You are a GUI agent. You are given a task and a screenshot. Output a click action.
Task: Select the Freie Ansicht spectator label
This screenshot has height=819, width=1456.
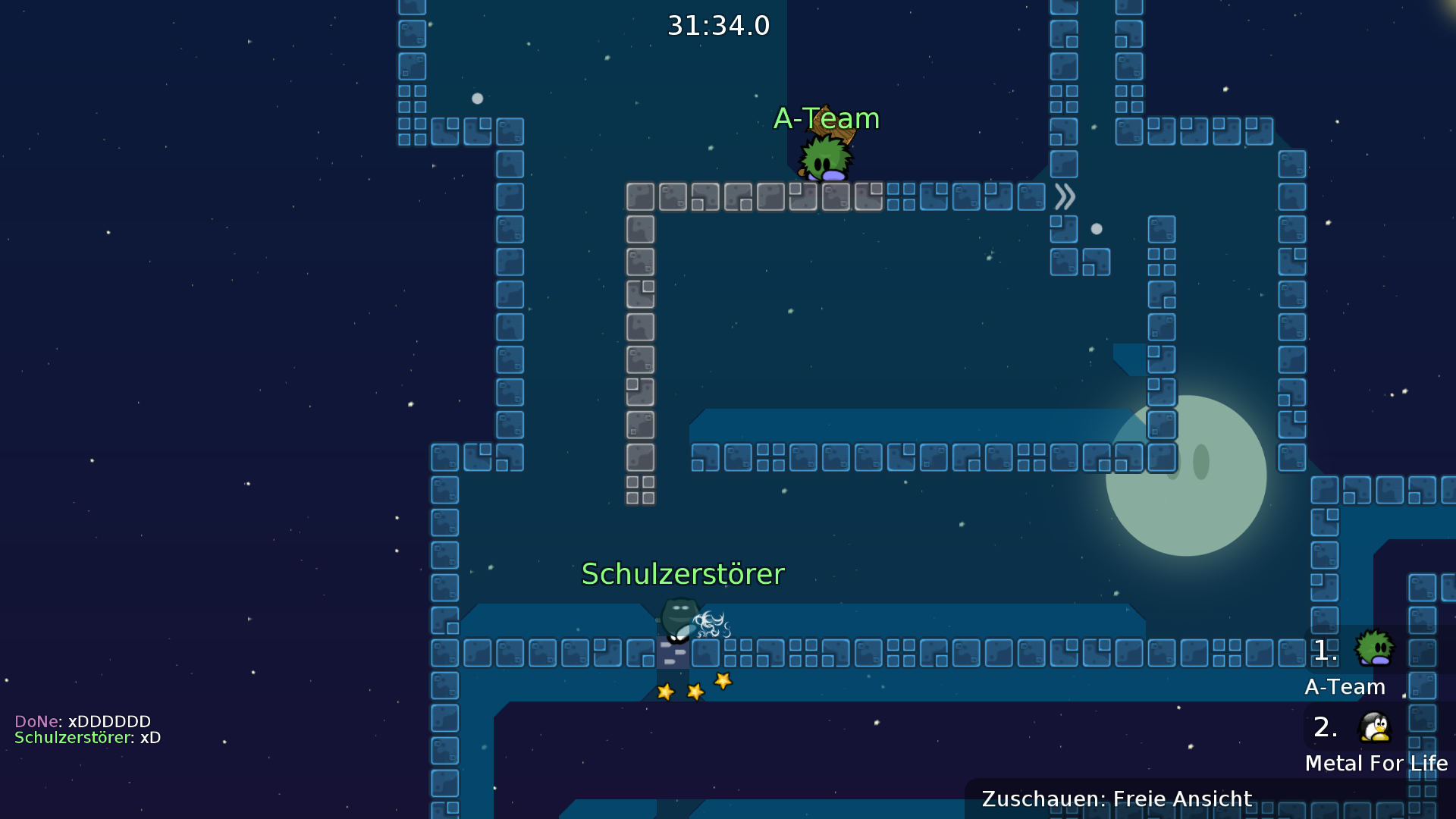[x=1181, y=799]
